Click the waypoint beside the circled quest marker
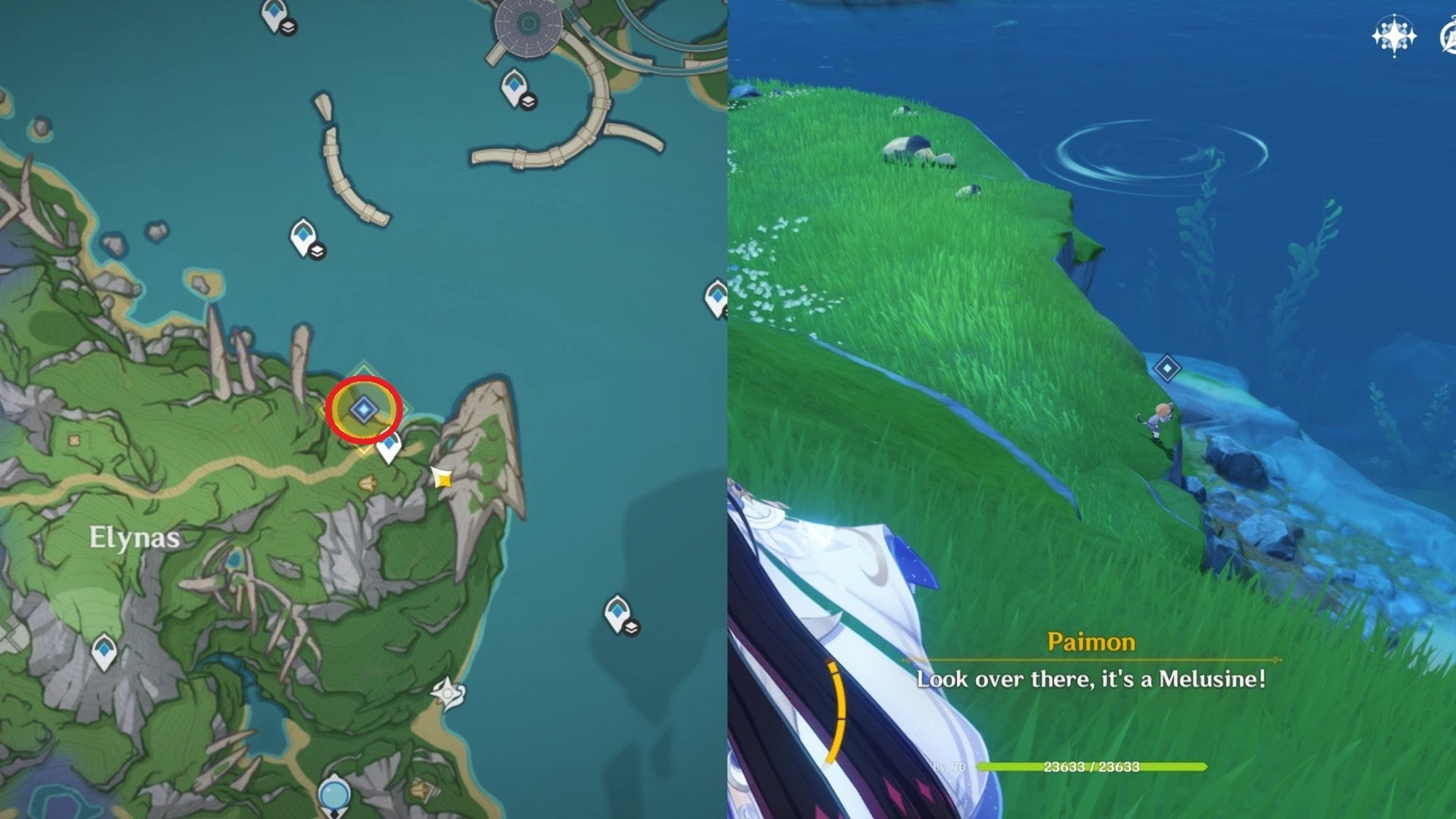Viewport: 1456px width, 819px height. click(389, 447)
